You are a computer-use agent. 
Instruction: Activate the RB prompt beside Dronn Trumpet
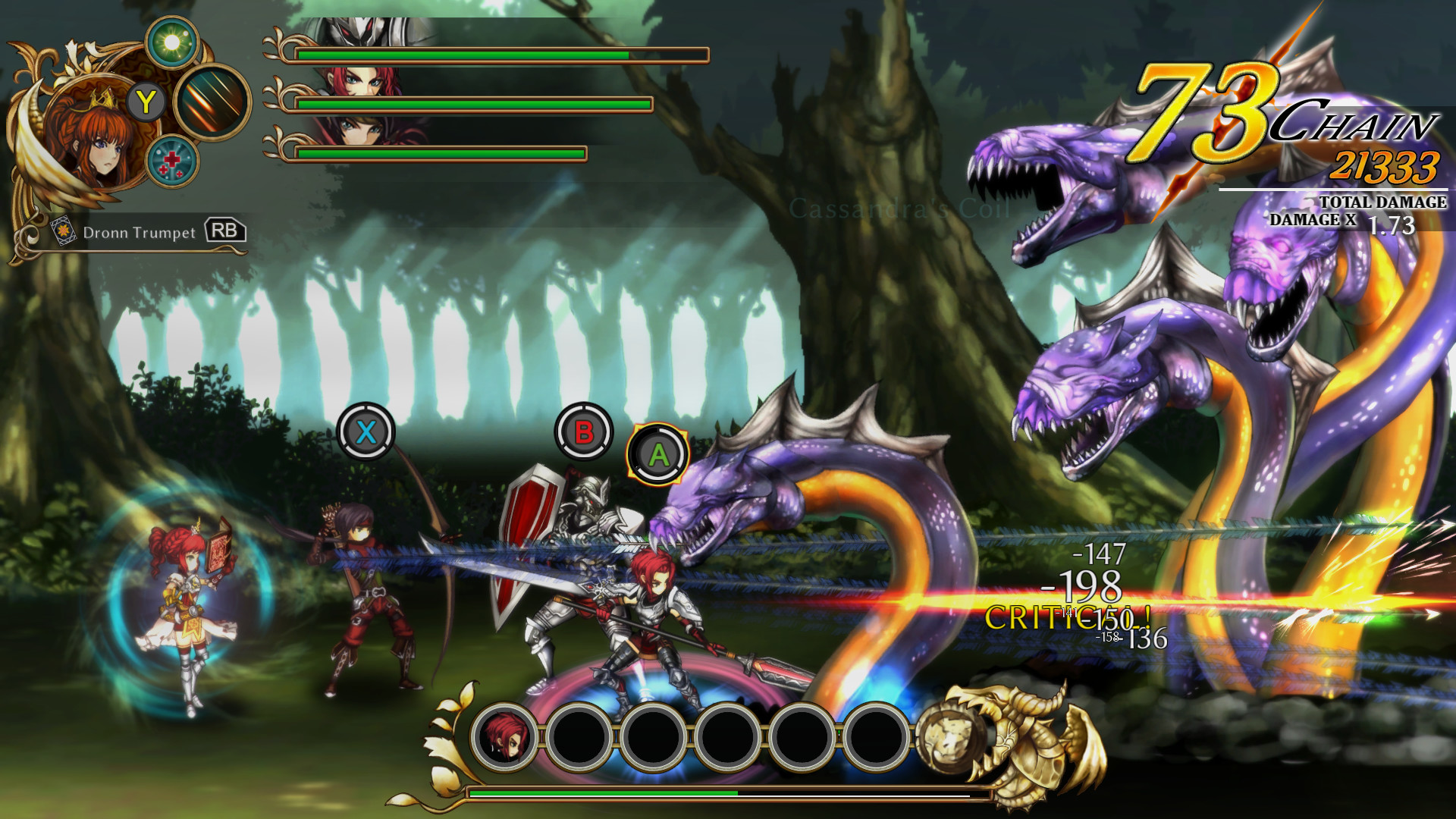click(x=227, y=231)
